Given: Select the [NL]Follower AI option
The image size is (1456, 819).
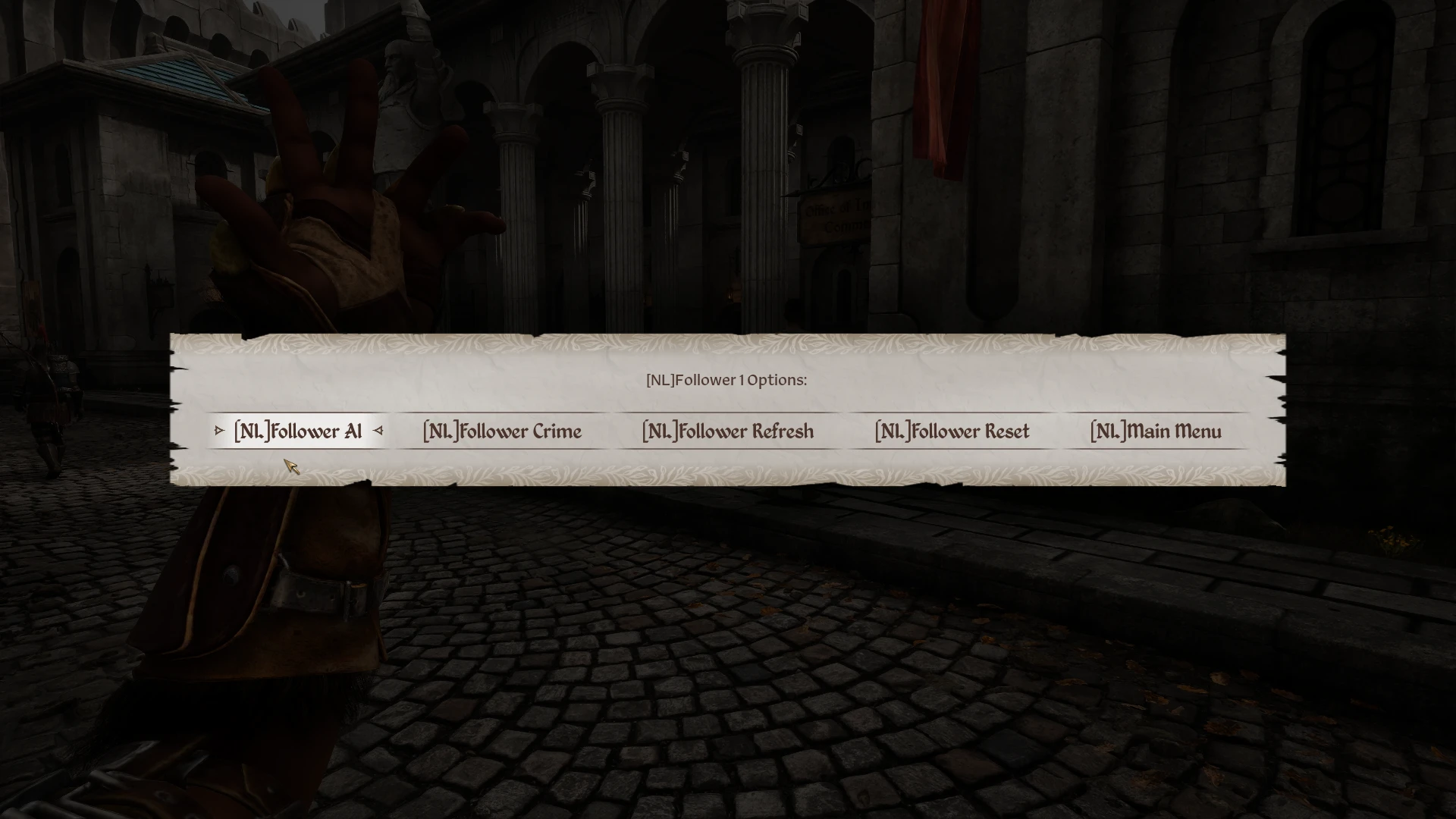Looking at the screenshot, I should (298, 431).
